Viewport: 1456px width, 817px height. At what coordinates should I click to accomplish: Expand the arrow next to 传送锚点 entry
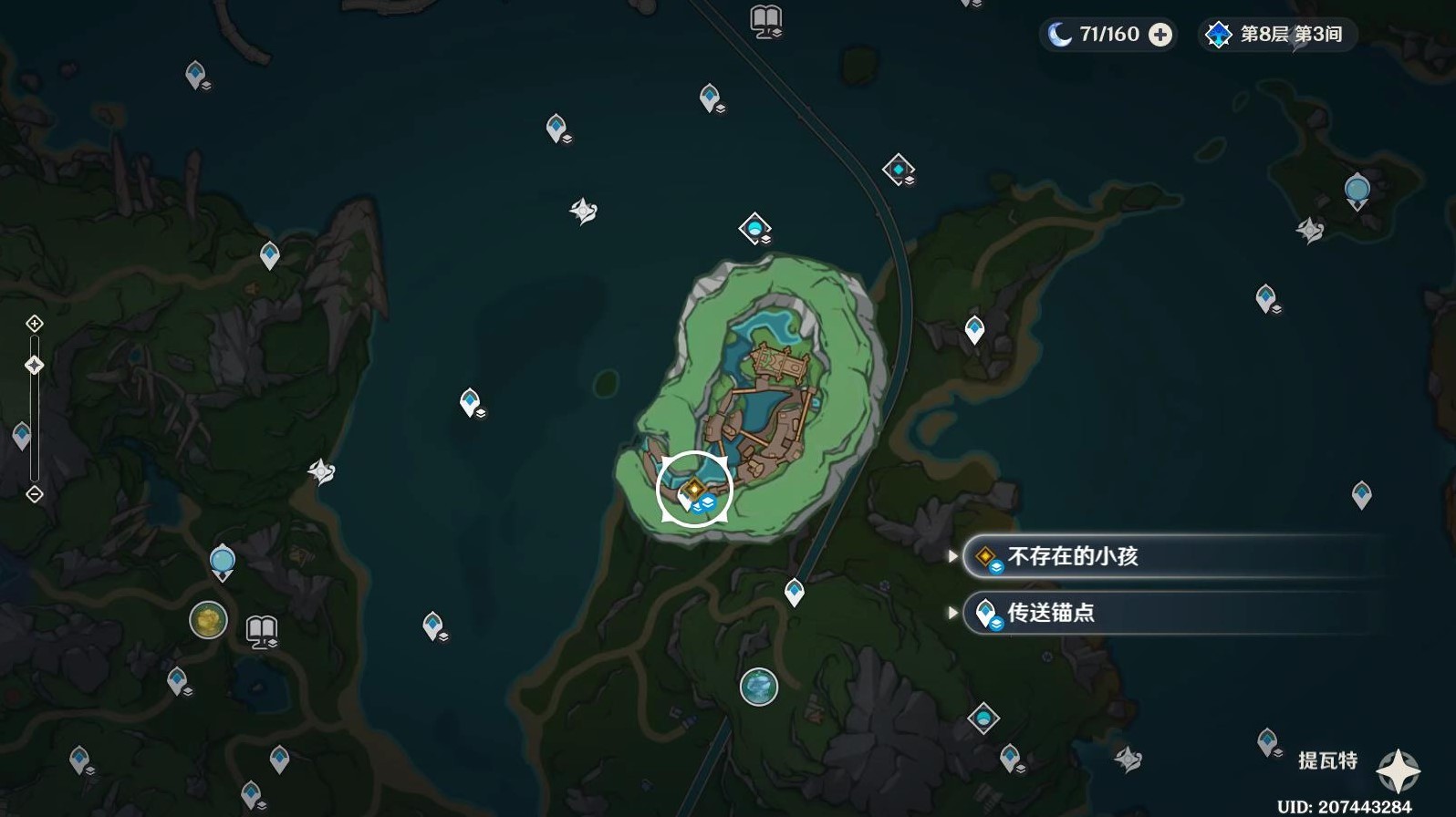(x=954, y=614)
